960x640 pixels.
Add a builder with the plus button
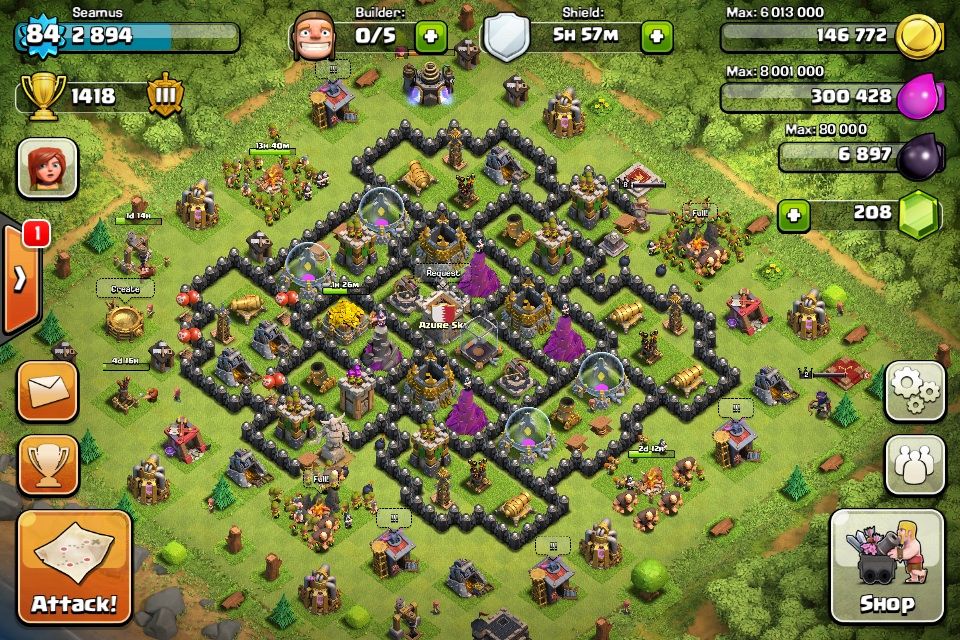(431, 37)
